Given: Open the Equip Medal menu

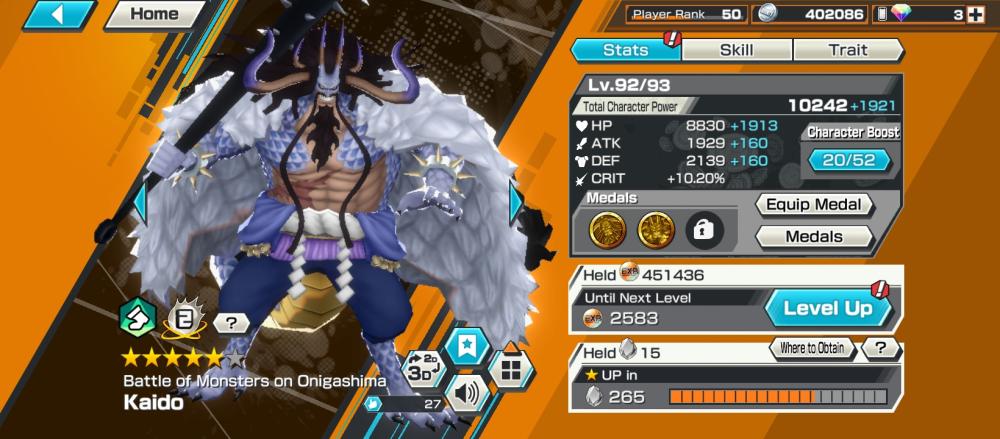Looking at the screenshot, I should tap(814, 205).
